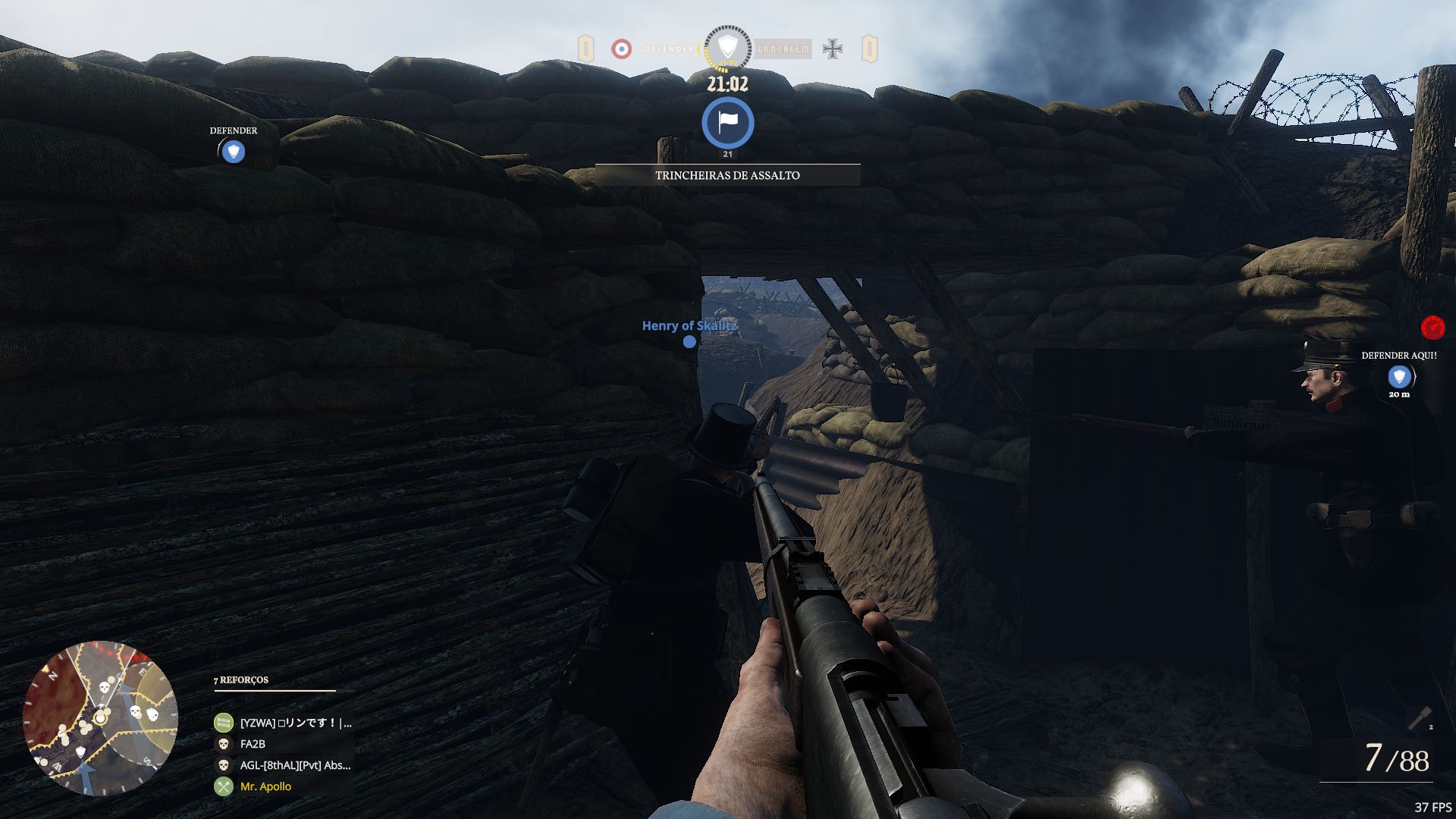Select the French cockade faction icon

coord(623,49)
